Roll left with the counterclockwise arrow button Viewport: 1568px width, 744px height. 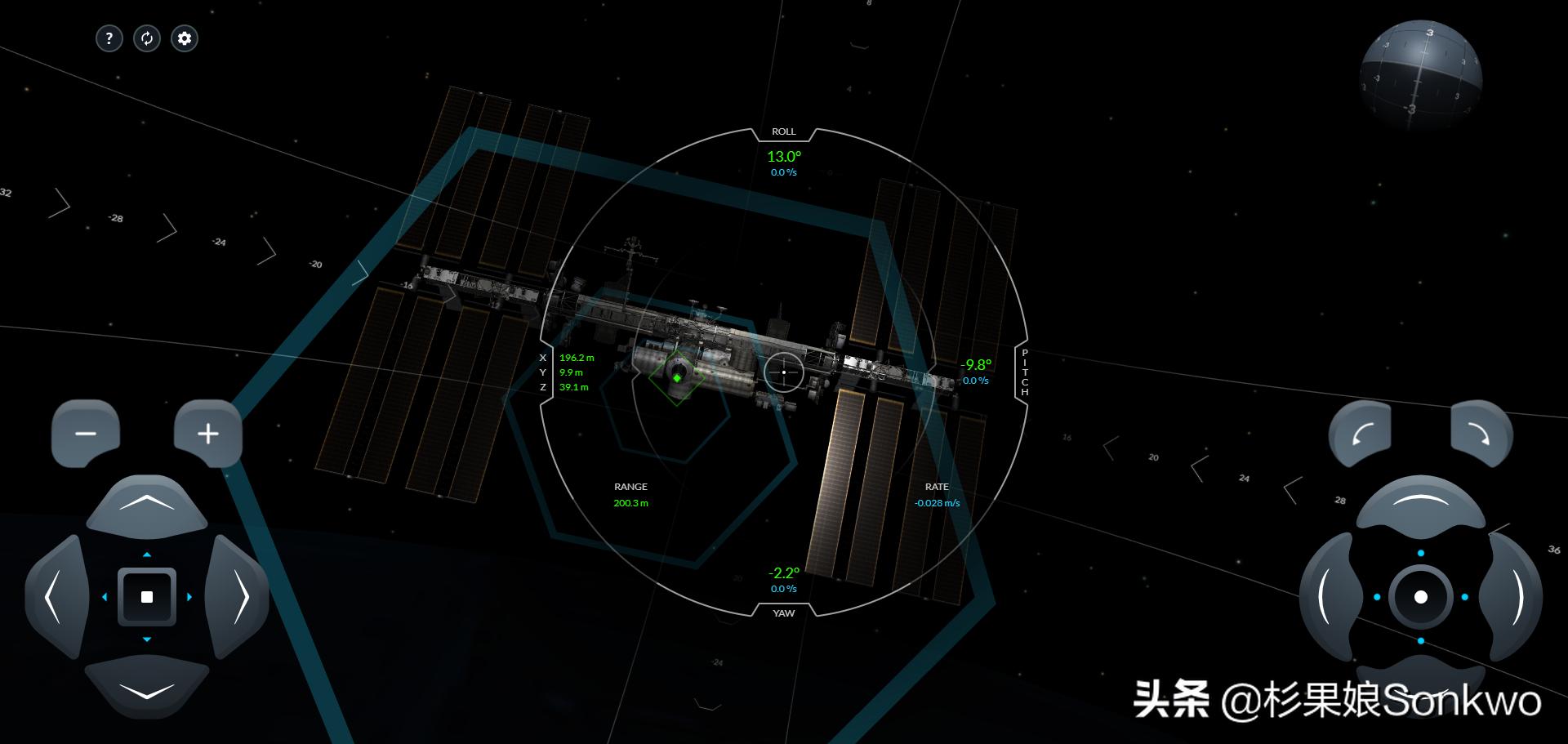coord(1360,434)
